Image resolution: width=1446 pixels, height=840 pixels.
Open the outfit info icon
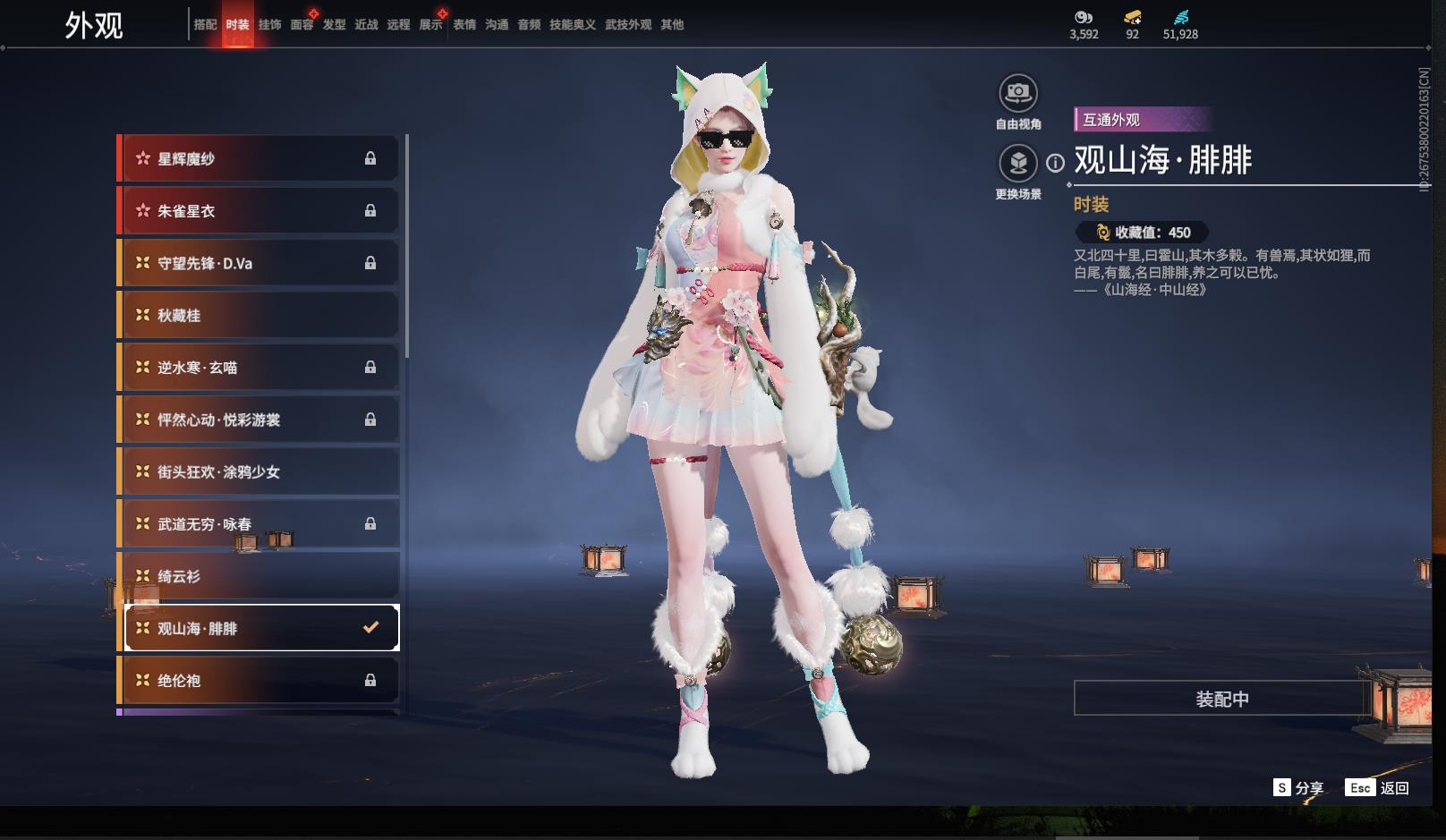point(1056,163)
